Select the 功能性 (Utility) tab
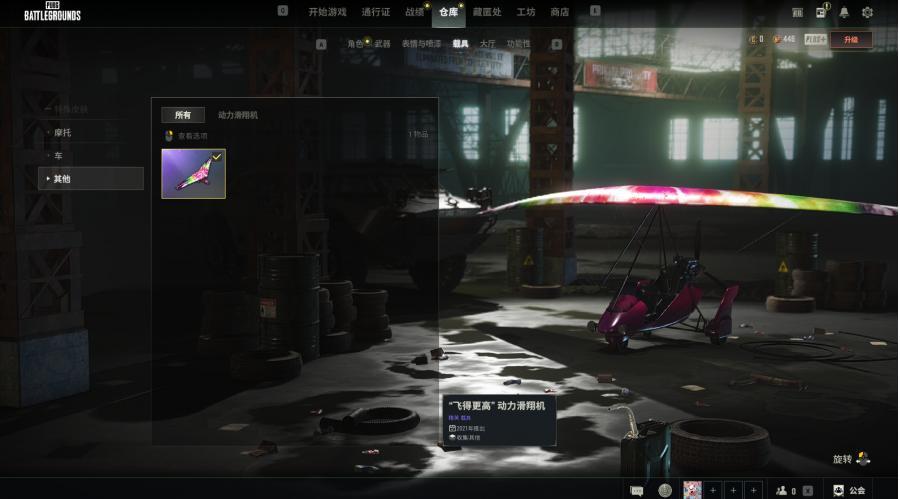The height and width of the screenshot is (499, 900). [x=518, y=44]
